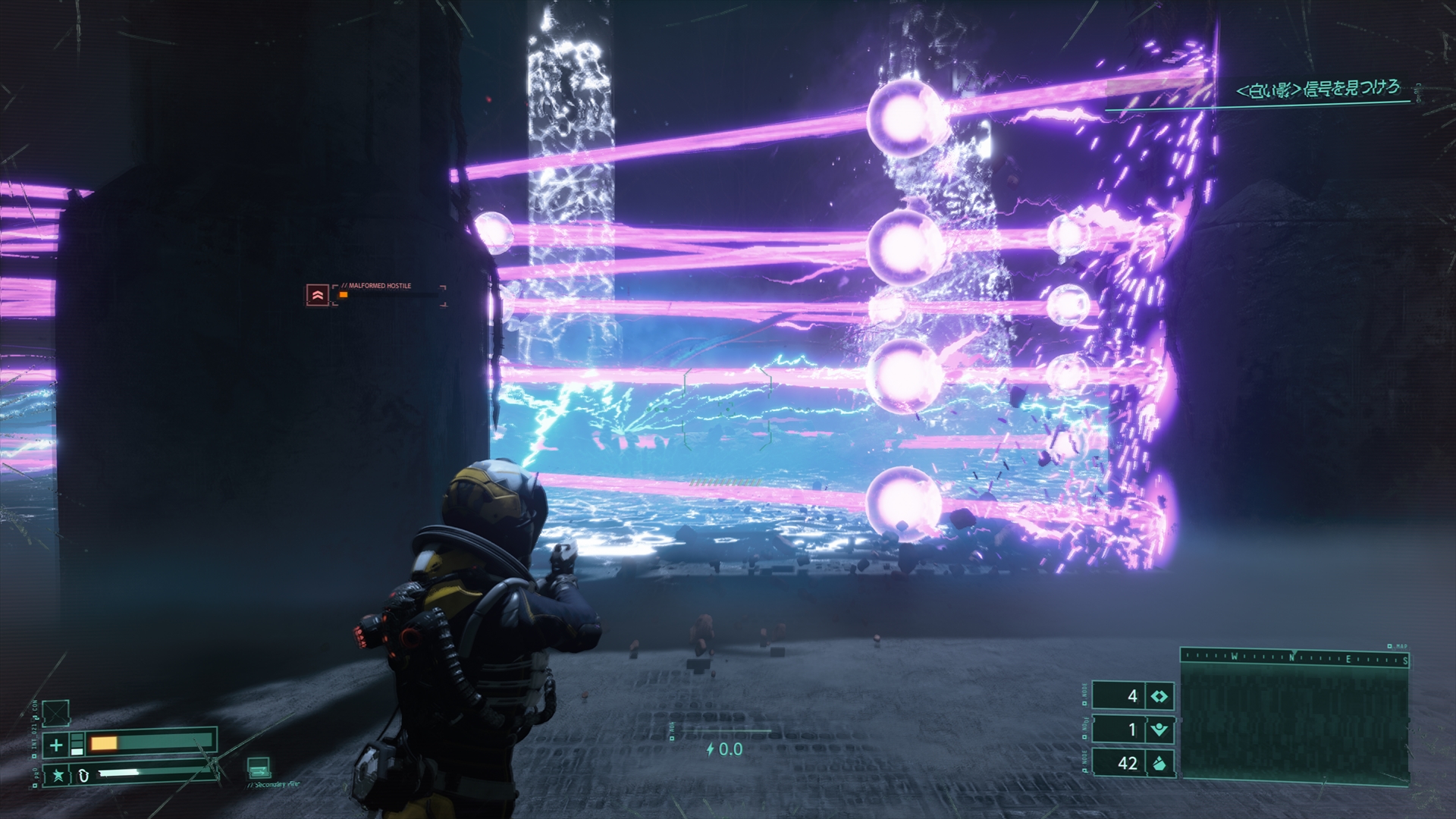Select the diamond-shaped resource icon showing 4
Viewport: 1456px width, 819px height.
[1159, 696]
